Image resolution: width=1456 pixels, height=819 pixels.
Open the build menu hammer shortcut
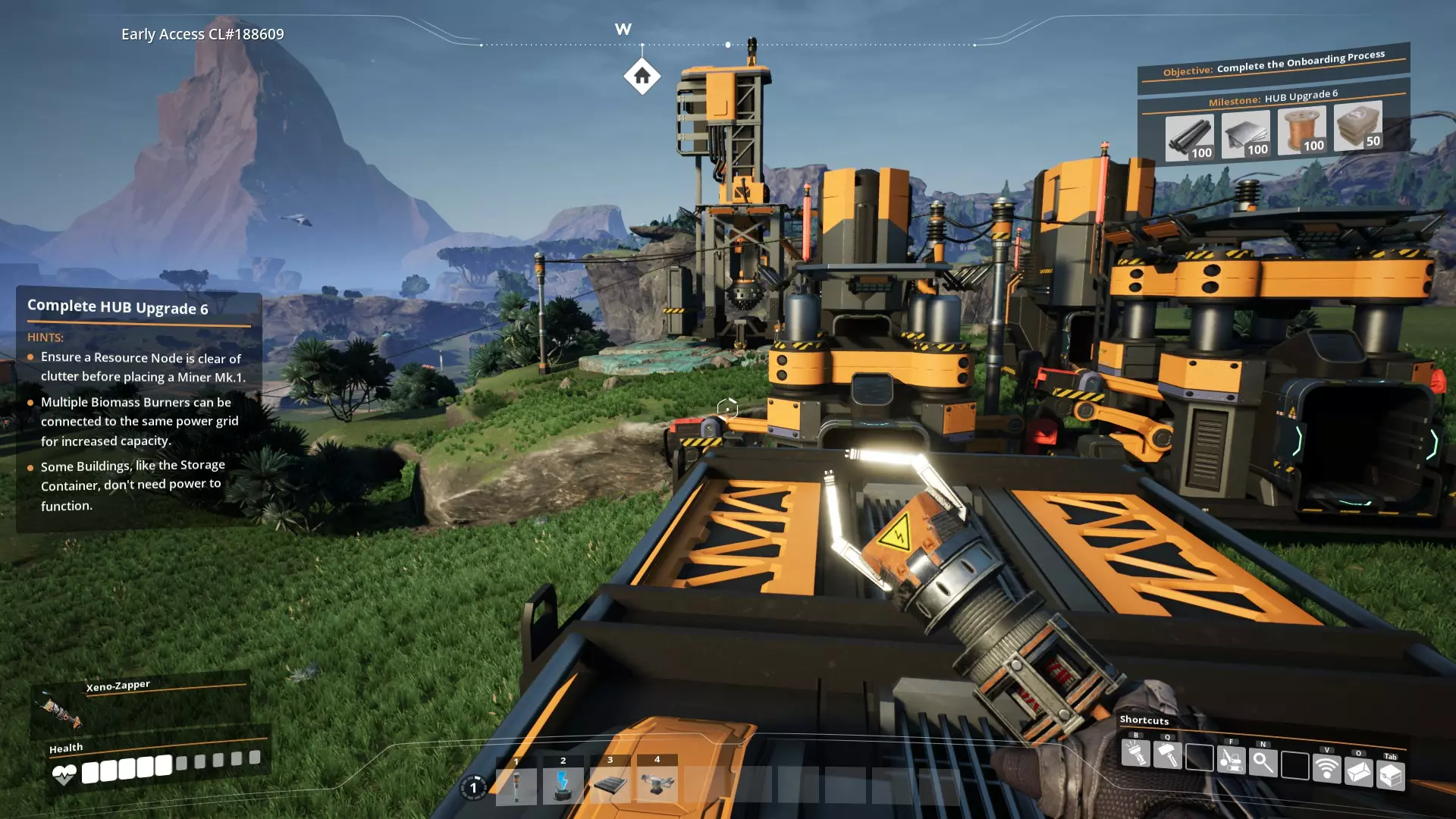[x=1167, y=755]
